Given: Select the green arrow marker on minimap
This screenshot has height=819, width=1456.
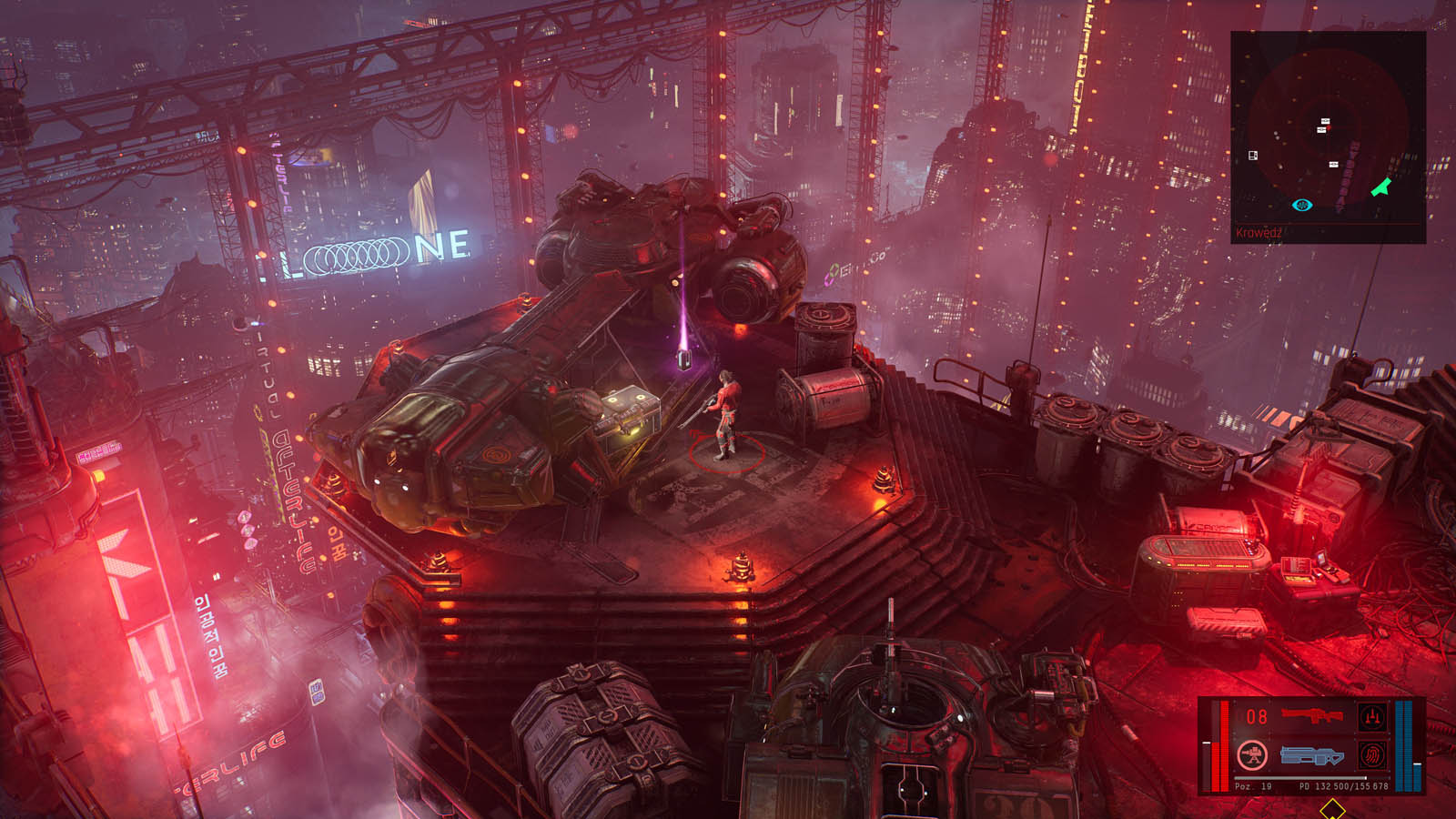Looking at the screenshot, I should pyautogui.click(x=1381, y=187).
